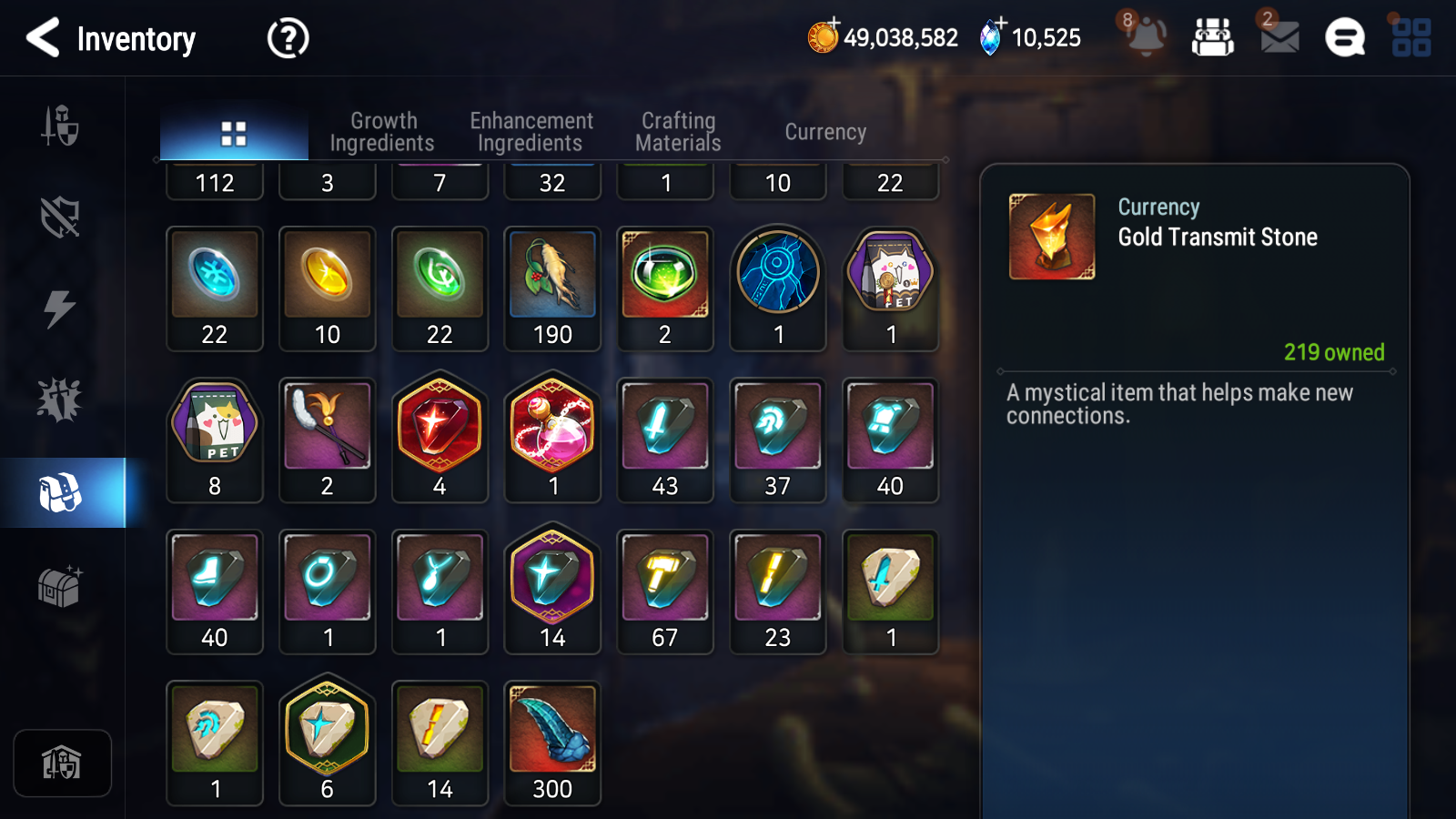Switch to the Growth Ingredients tab
1456x819 pixels.
click(383, 130)
